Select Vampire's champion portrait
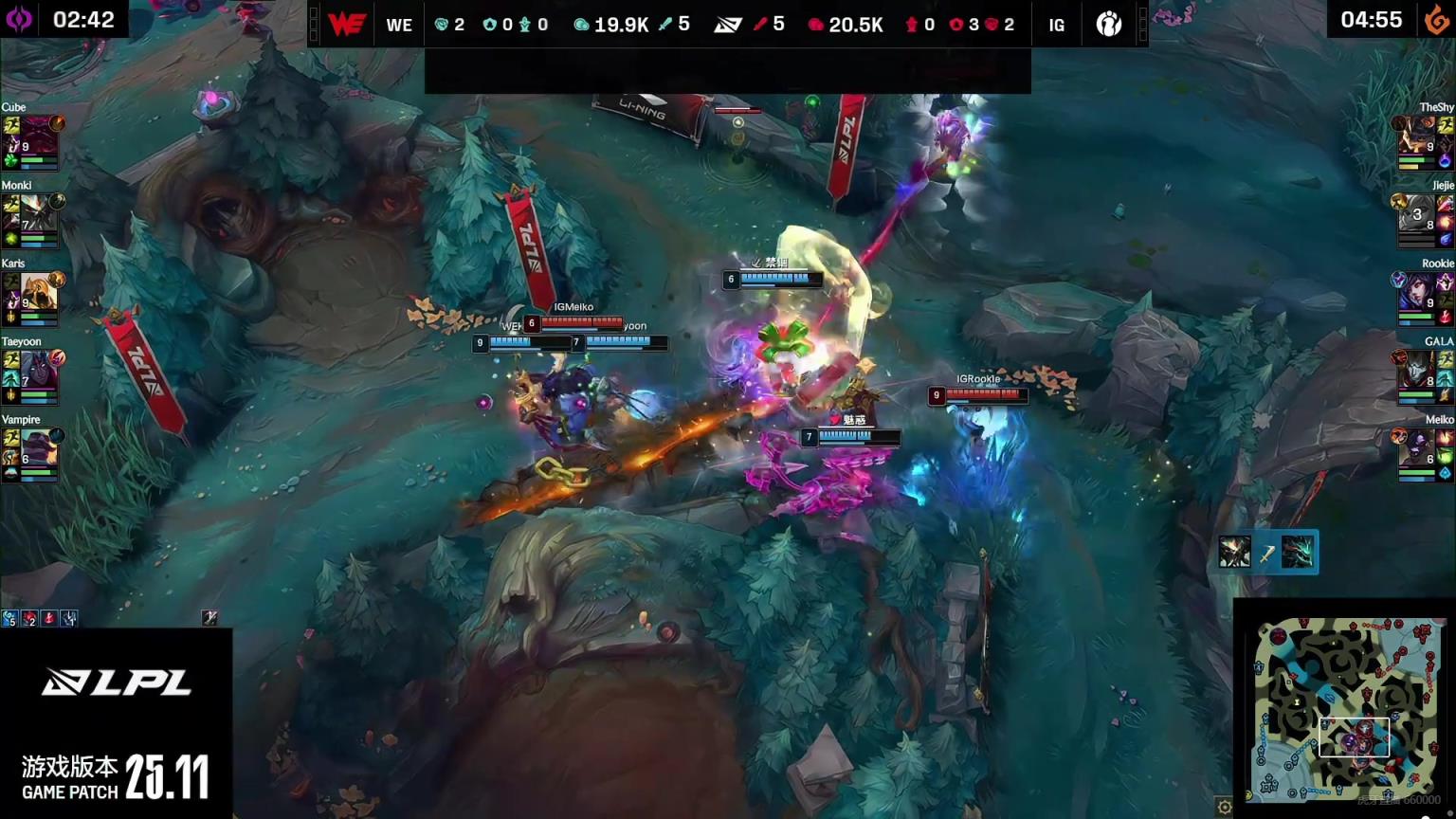The height and width of the screenshot is (819, 1456). 38,447
